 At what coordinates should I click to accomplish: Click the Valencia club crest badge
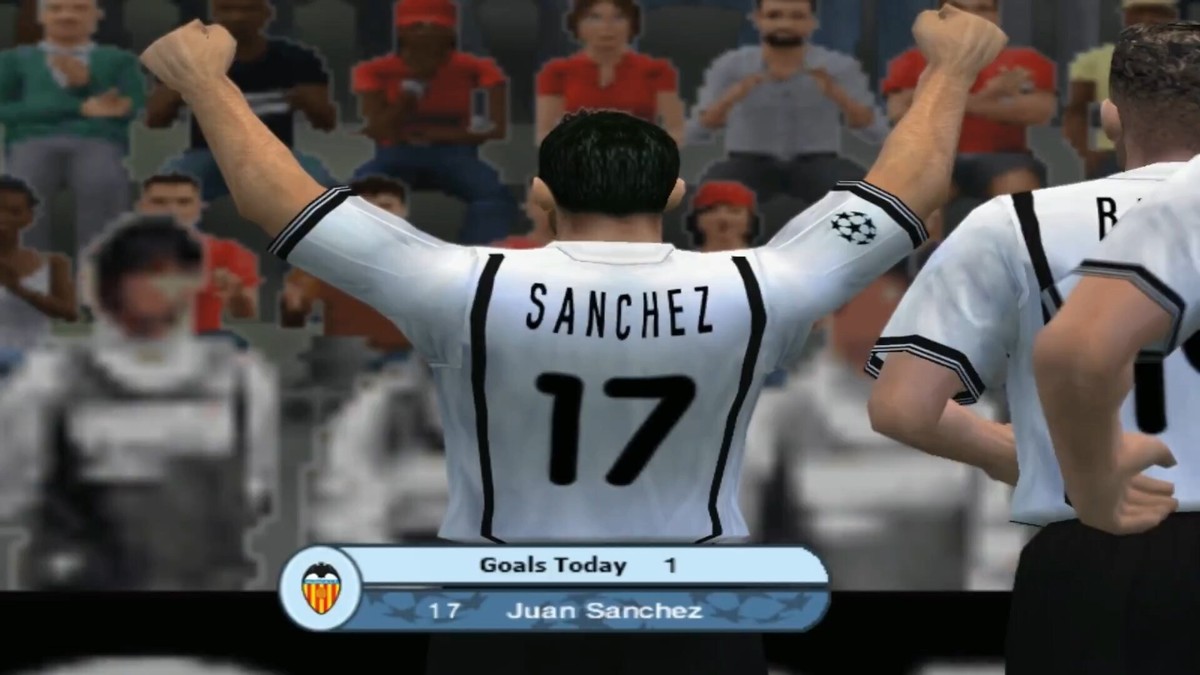(320, 588)
